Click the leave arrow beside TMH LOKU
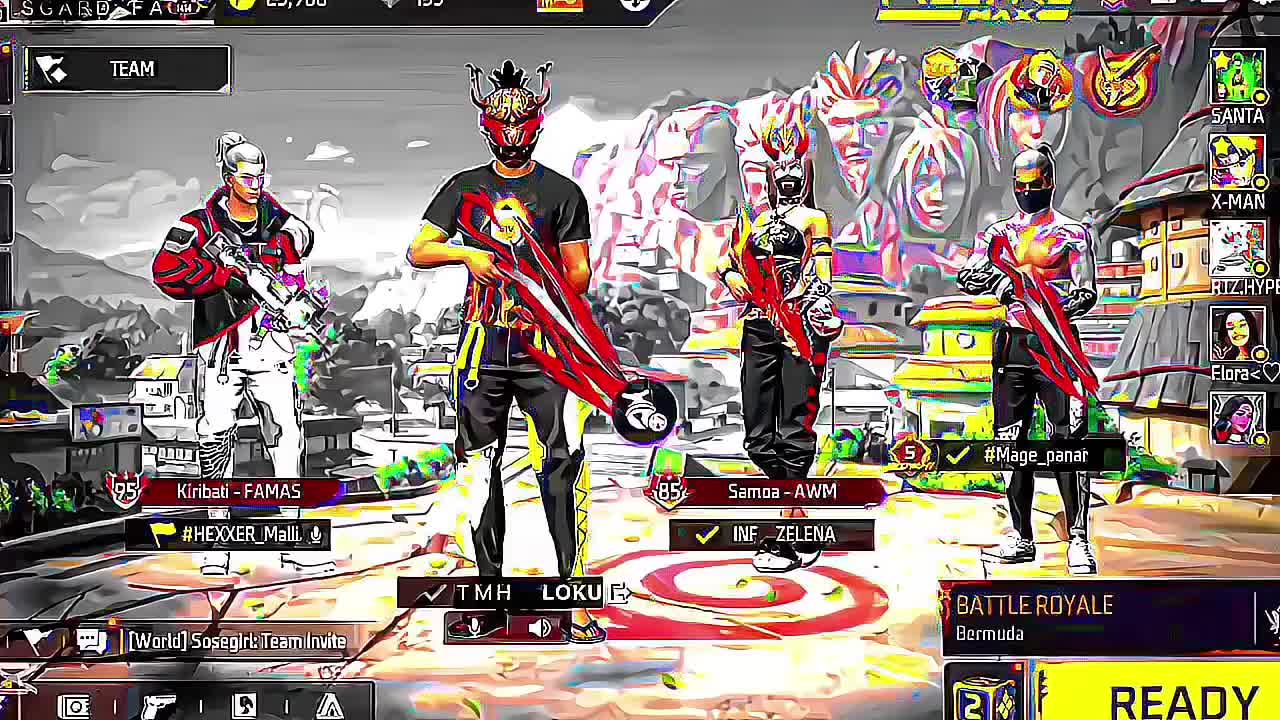 click(621, 593)
